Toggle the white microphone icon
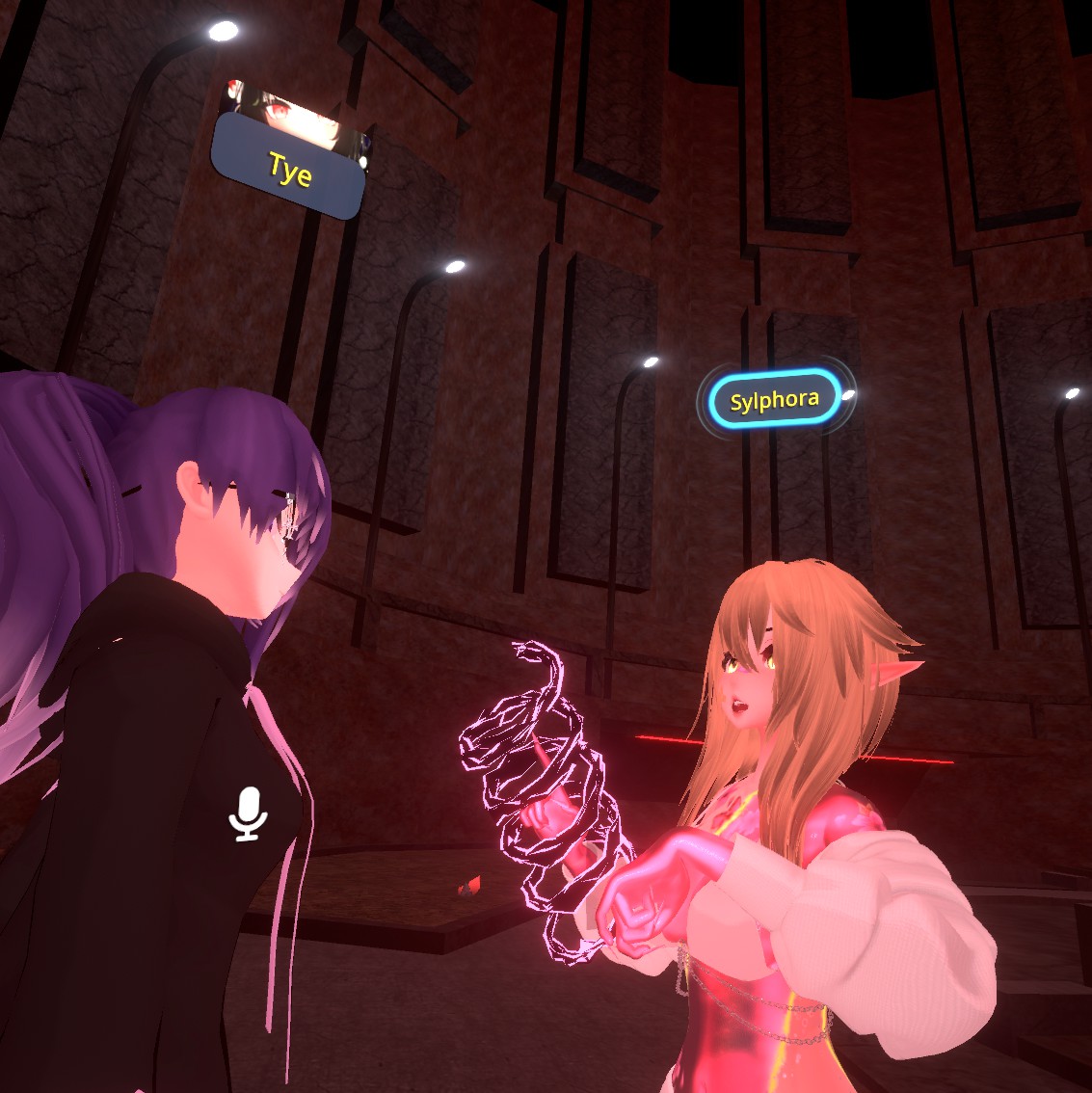Viewport: 1092px width, 1093px height. [x=249, y=813]
